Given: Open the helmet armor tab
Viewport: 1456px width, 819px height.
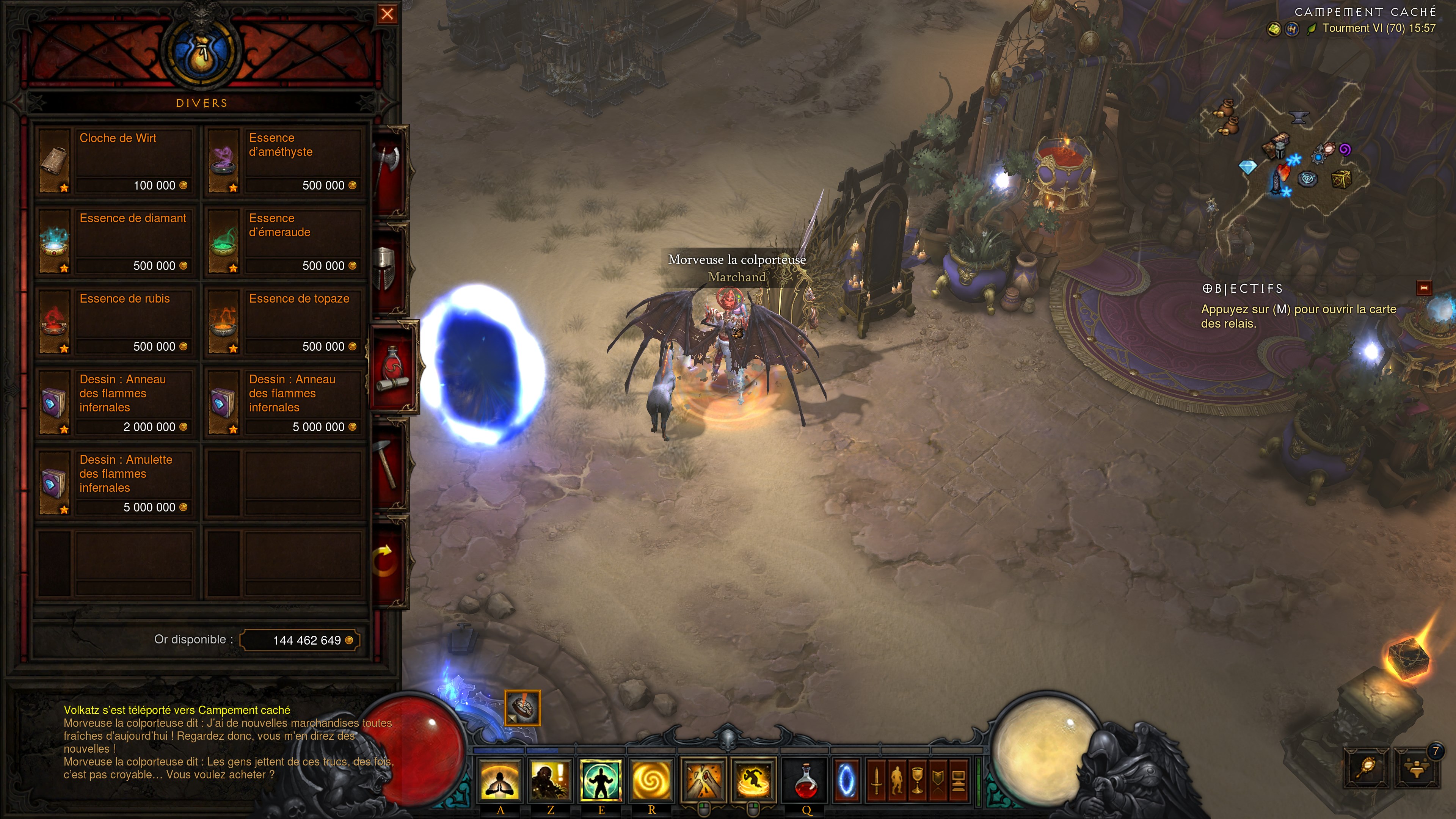Looking at the screenshot, I should [387, 268].
